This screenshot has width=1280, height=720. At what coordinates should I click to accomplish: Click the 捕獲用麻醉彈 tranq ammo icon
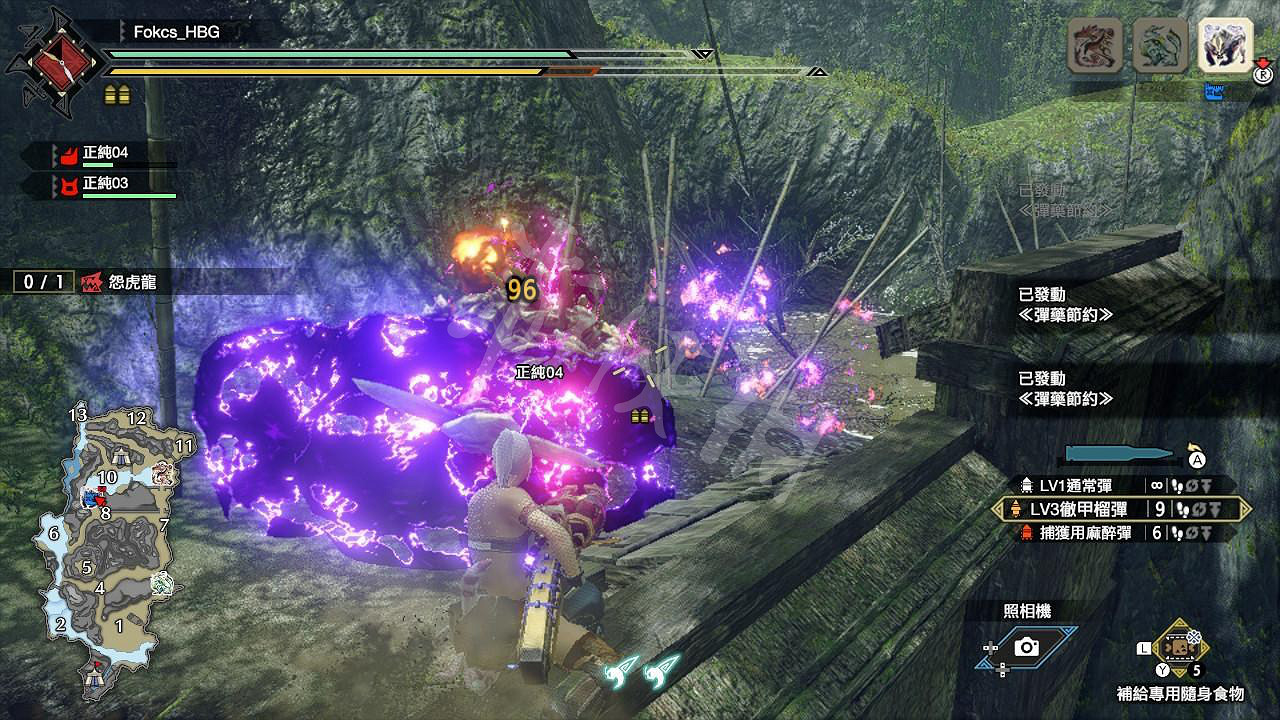[1027, 531]
